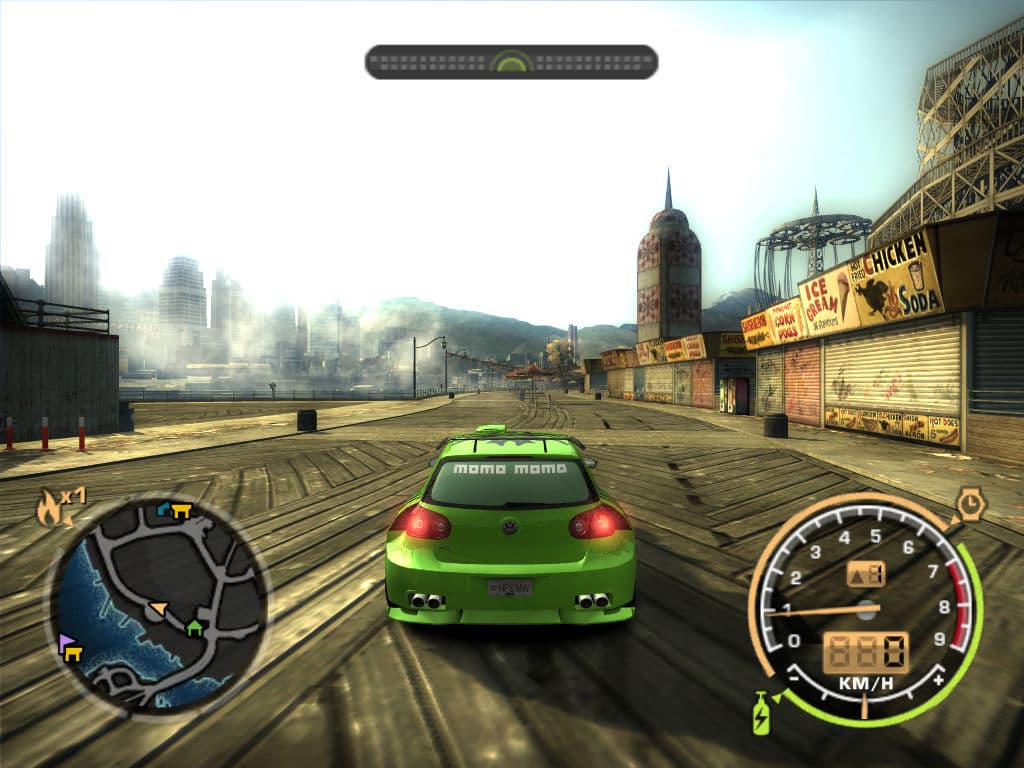Select the green safehouse marker on minimap

[194, 628]
